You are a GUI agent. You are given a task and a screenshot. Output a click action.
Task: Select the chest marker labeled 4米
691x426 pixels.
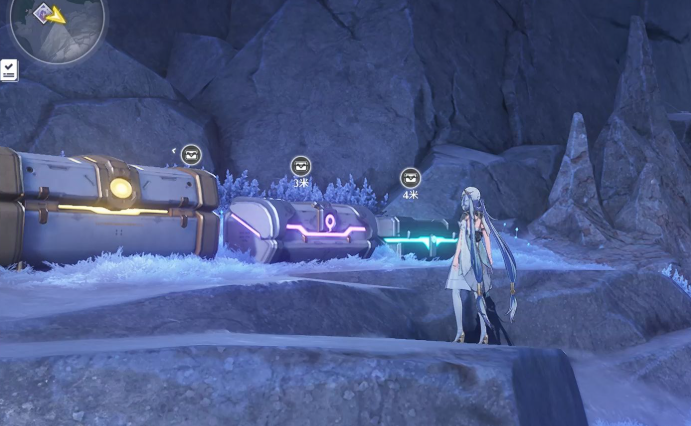click(410, 178)
